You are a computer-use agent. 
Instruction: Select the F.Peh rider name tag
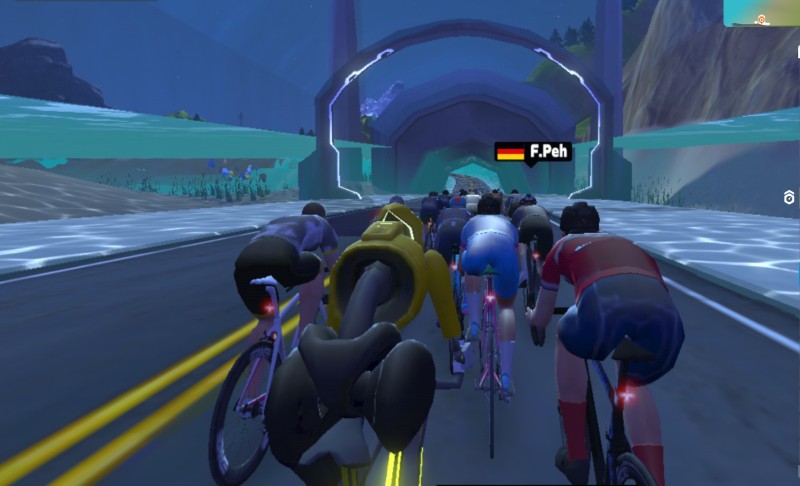pos(534,152)
